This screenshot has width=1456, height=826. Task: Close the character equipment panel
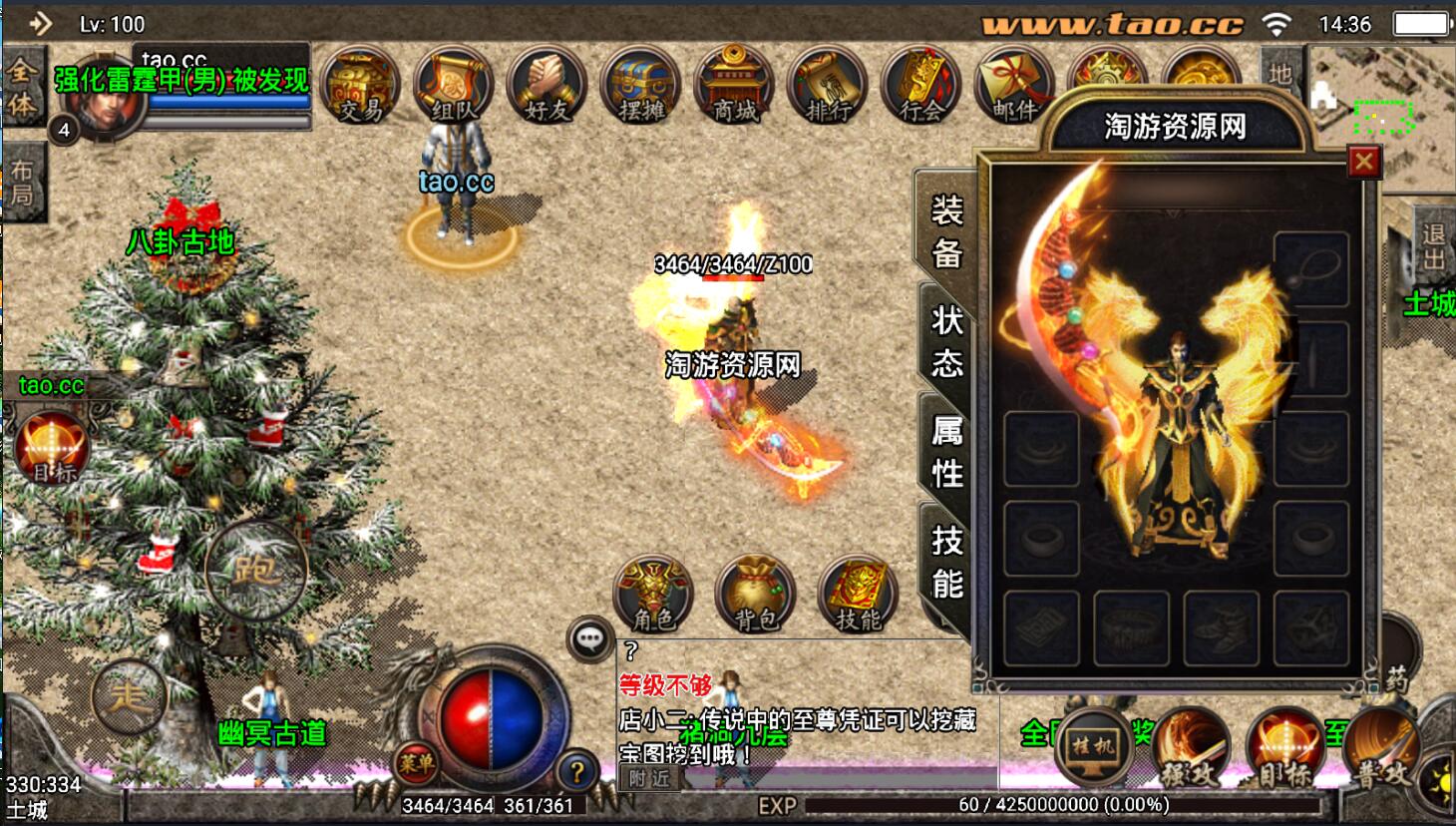1364,162
